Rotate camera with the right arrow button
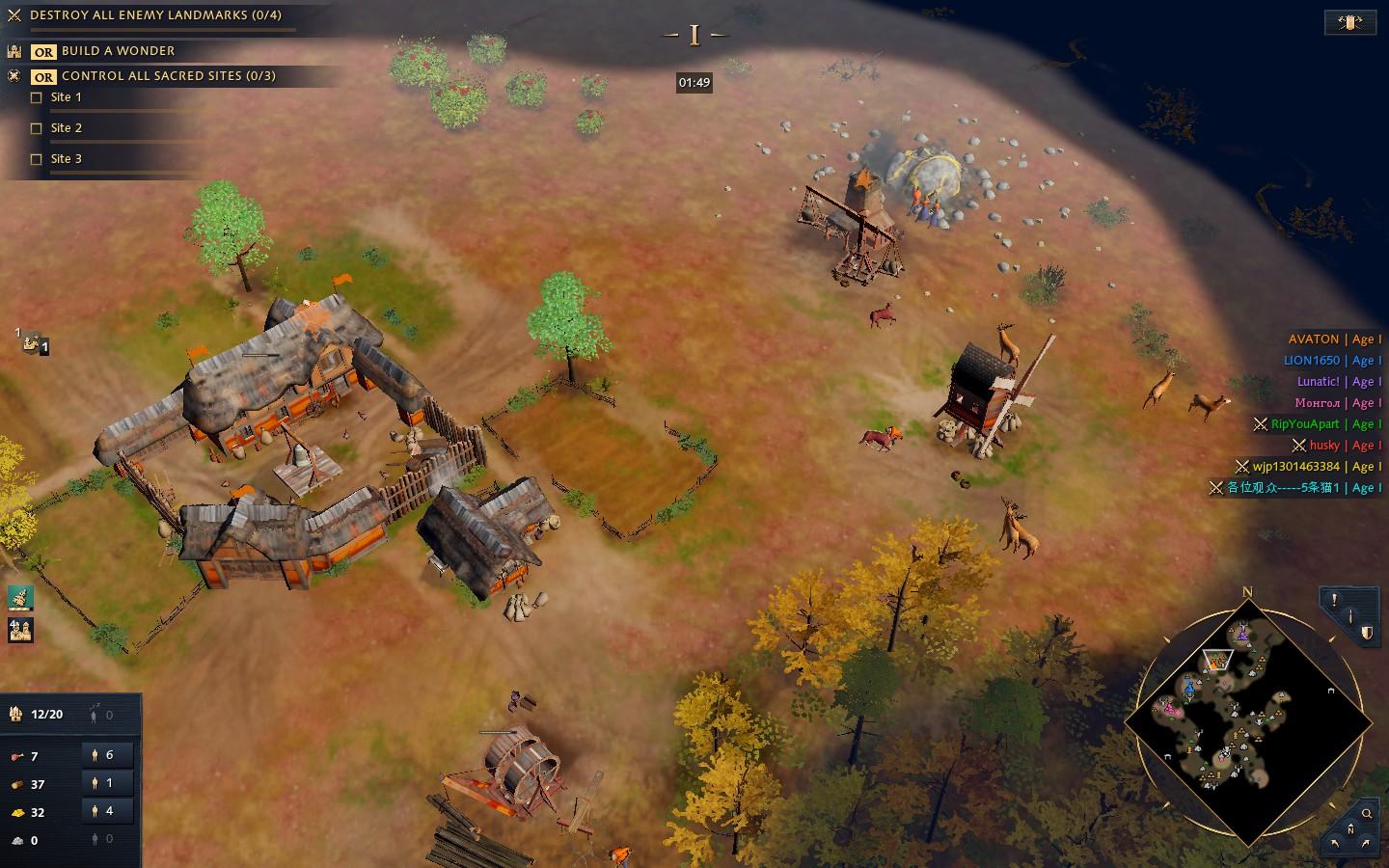This screenshot has width=1389, height=868. click(x=1364, y=842)
